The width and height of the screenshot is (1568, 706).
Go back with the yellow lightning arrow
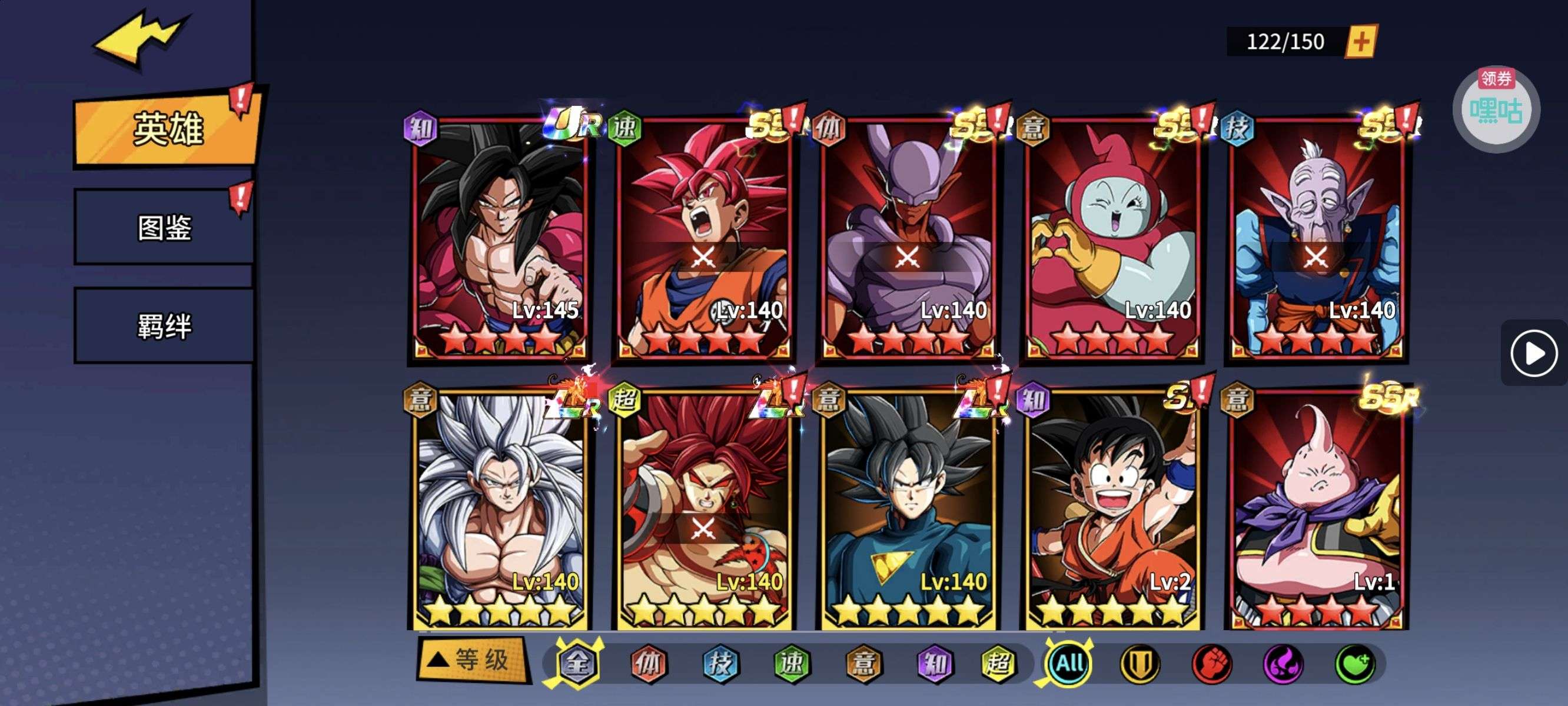click(x=139, y=39)
